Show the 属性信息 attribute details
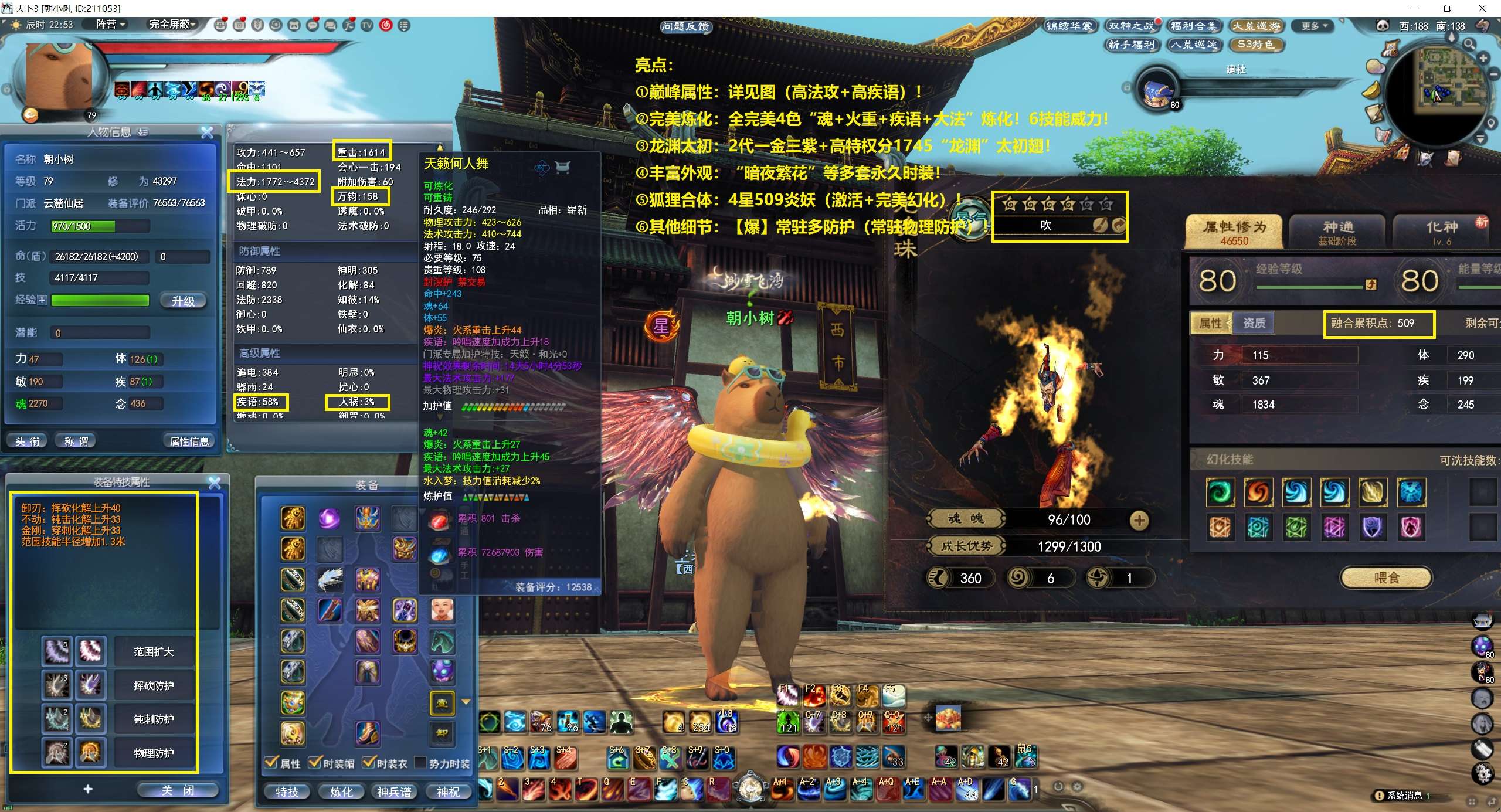This screenshot has width=1501, height=812. (189, 441)
